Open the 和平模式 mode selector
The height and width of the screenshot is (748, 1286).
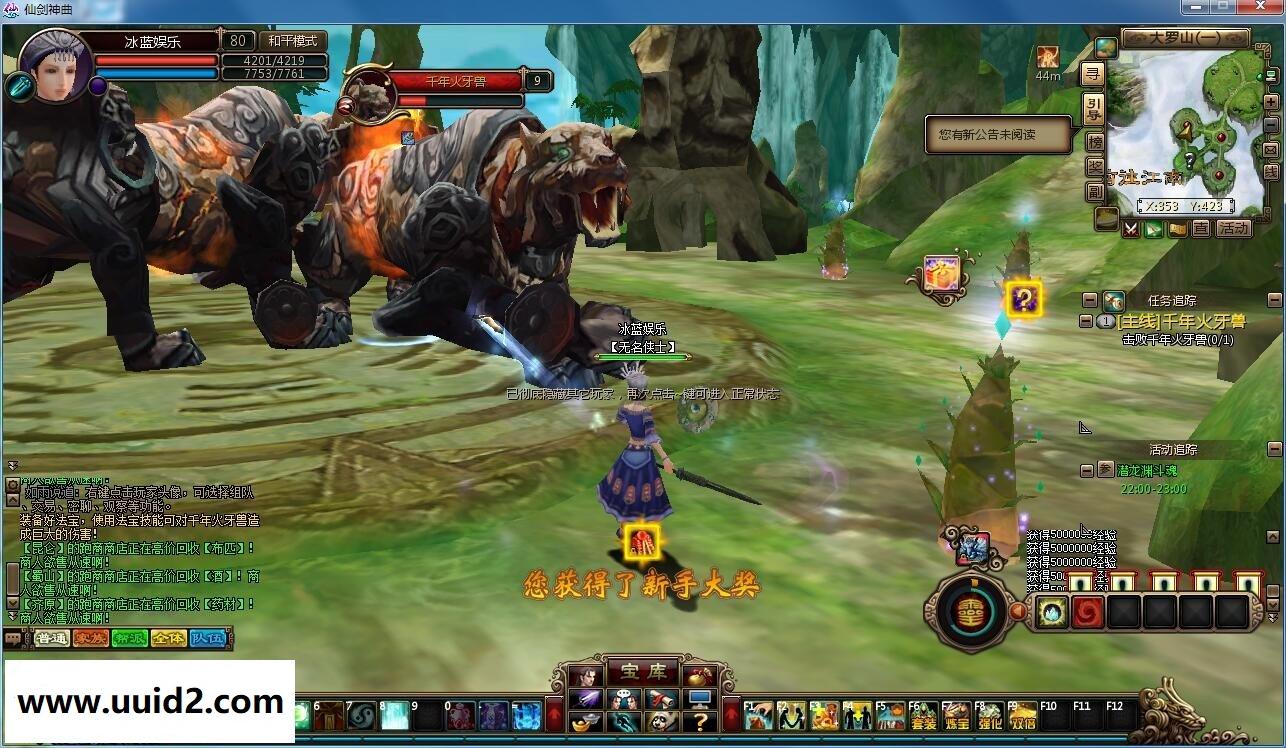pyautogui.click(x=295, y=41)
